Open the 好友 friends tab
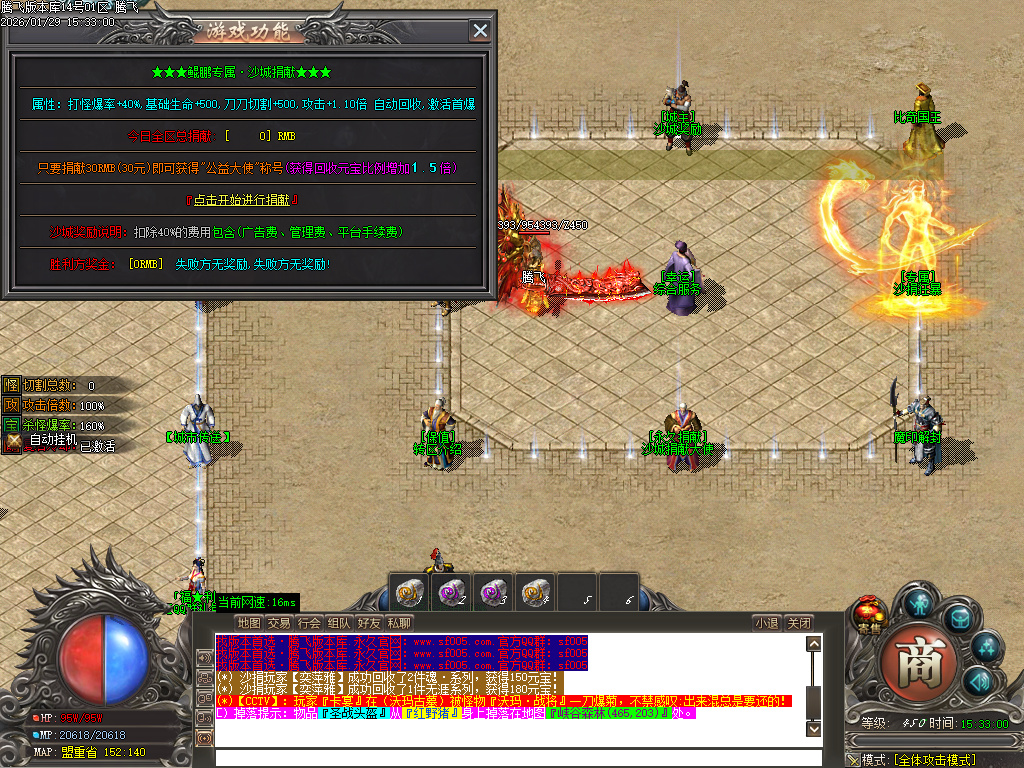The height and width of the screenshot is (768, 1024). point(369,622)
